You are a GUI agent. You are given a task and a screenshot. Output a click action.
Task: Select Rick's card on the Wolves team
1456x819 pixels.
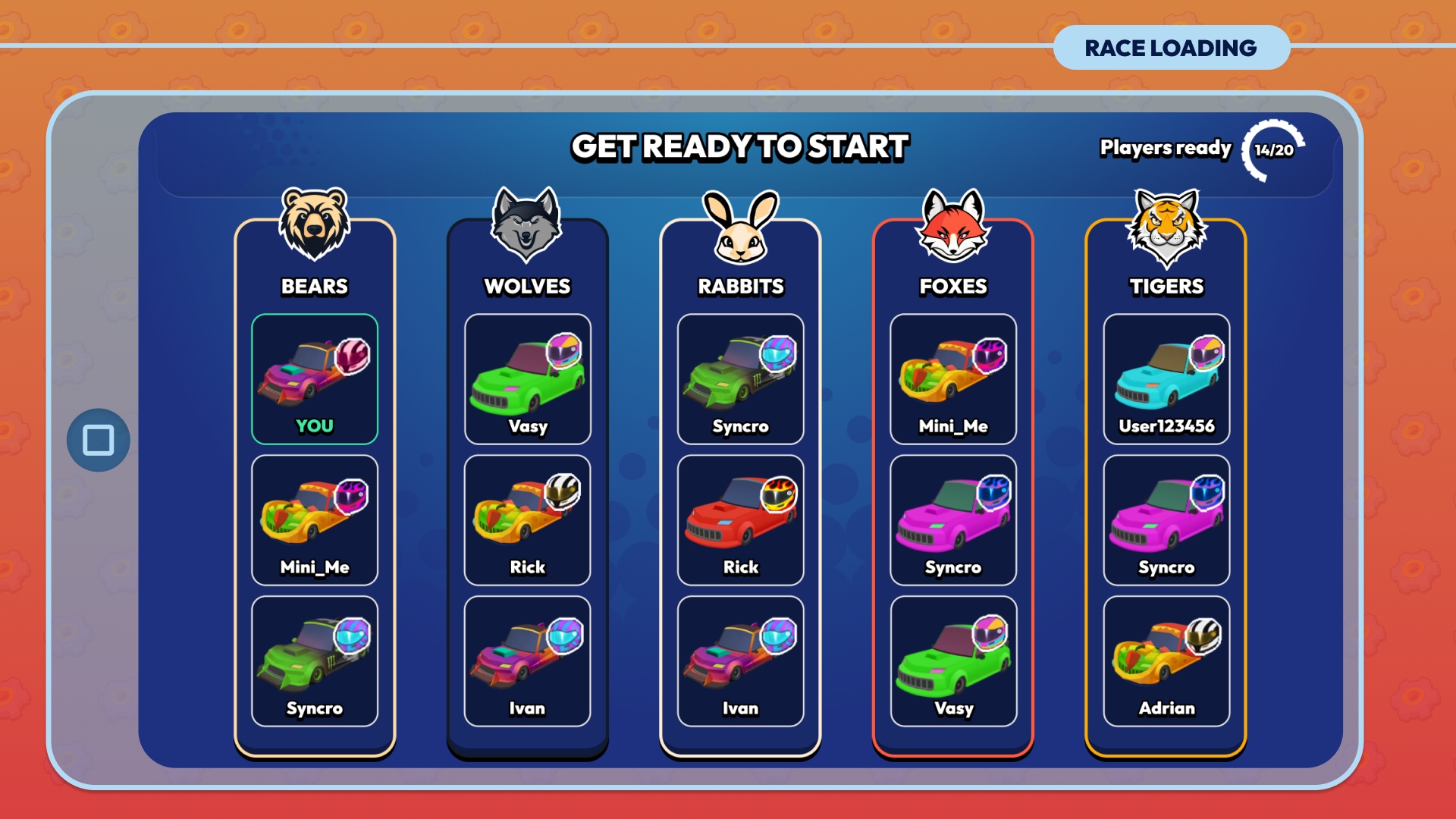tap(528, 520)
